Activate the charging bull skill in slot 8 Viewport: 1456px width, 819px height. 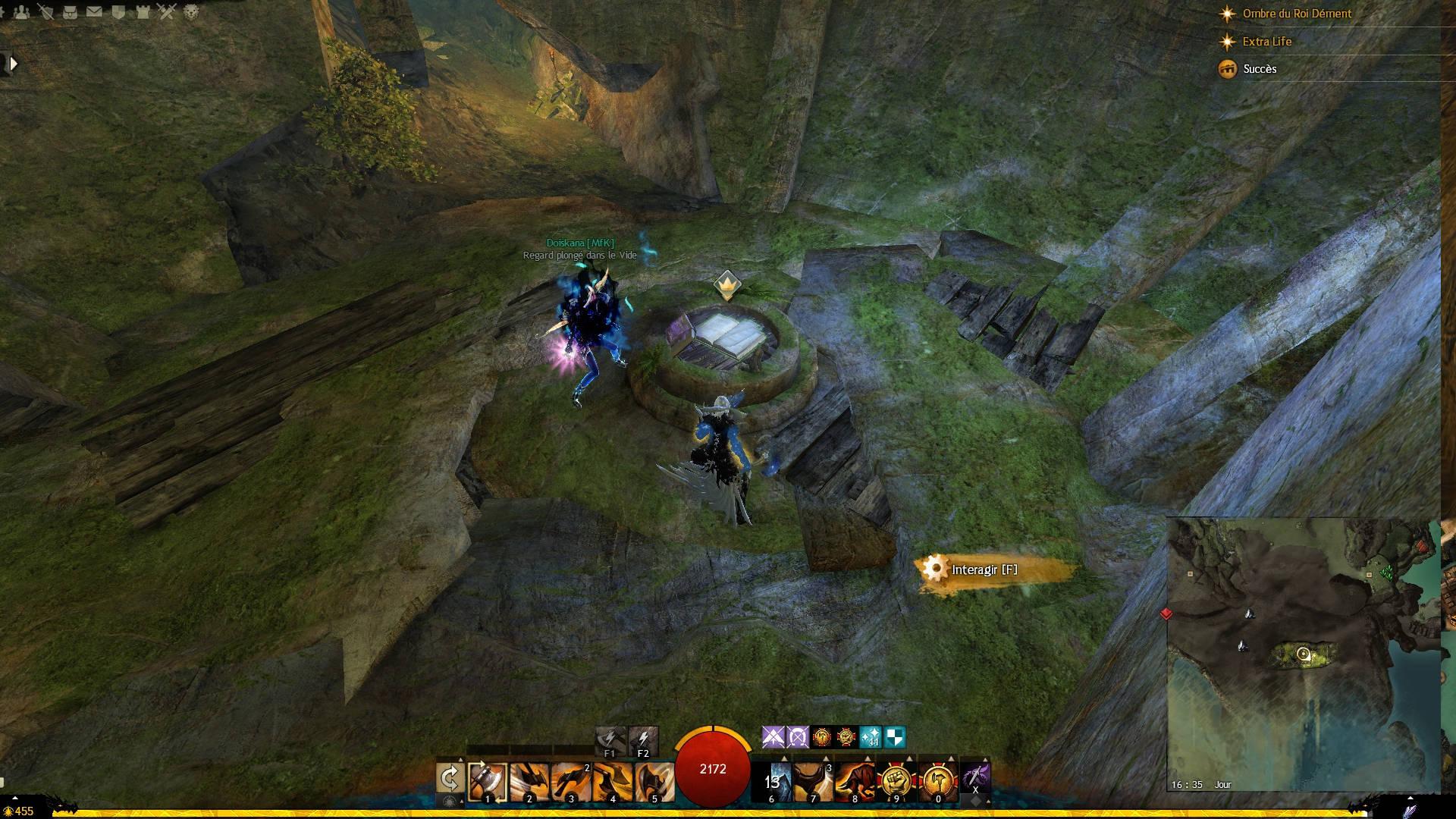[855, 781]
